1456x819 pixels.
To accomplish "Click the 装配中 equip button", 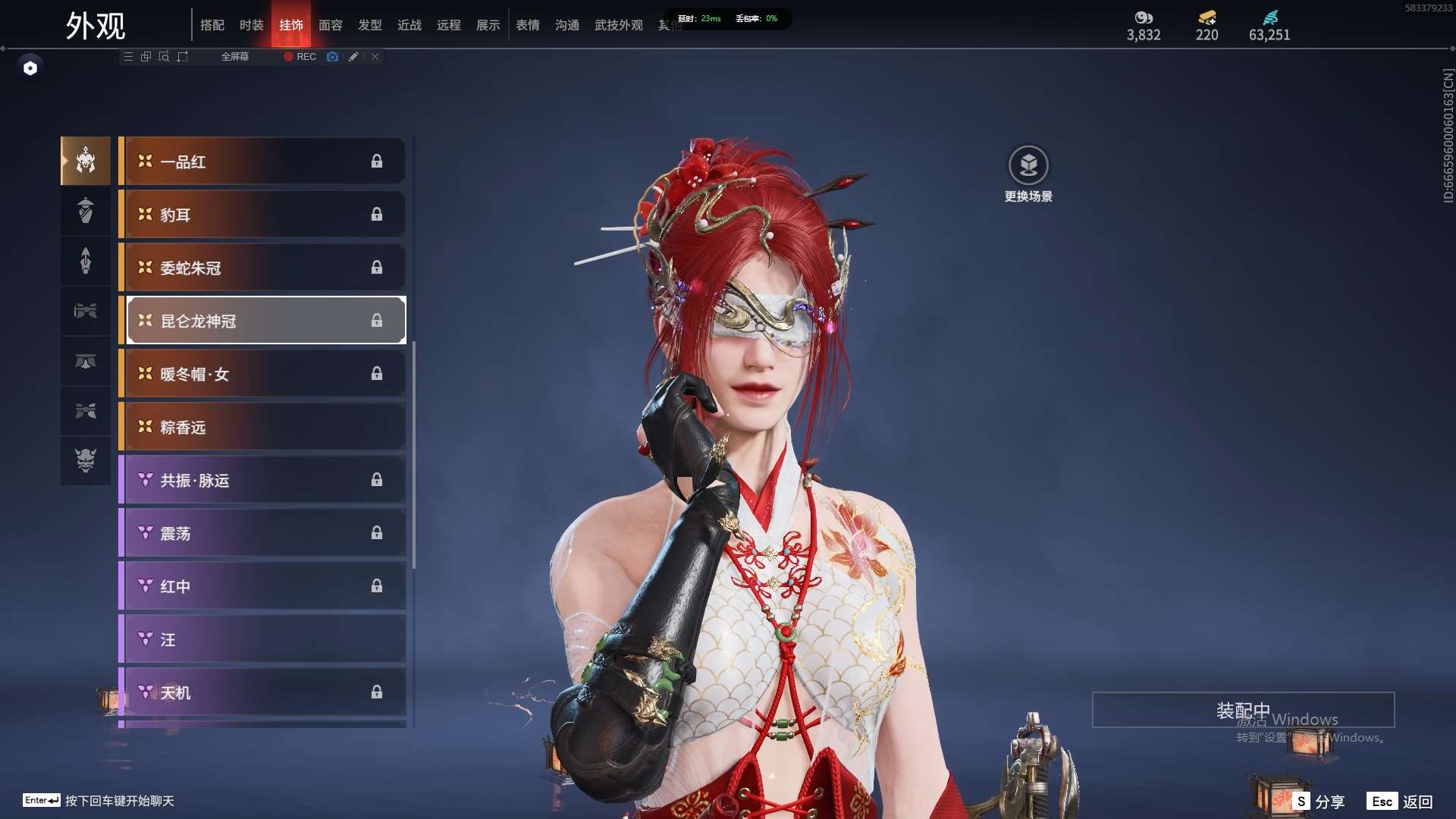I will coord(1243,710).
